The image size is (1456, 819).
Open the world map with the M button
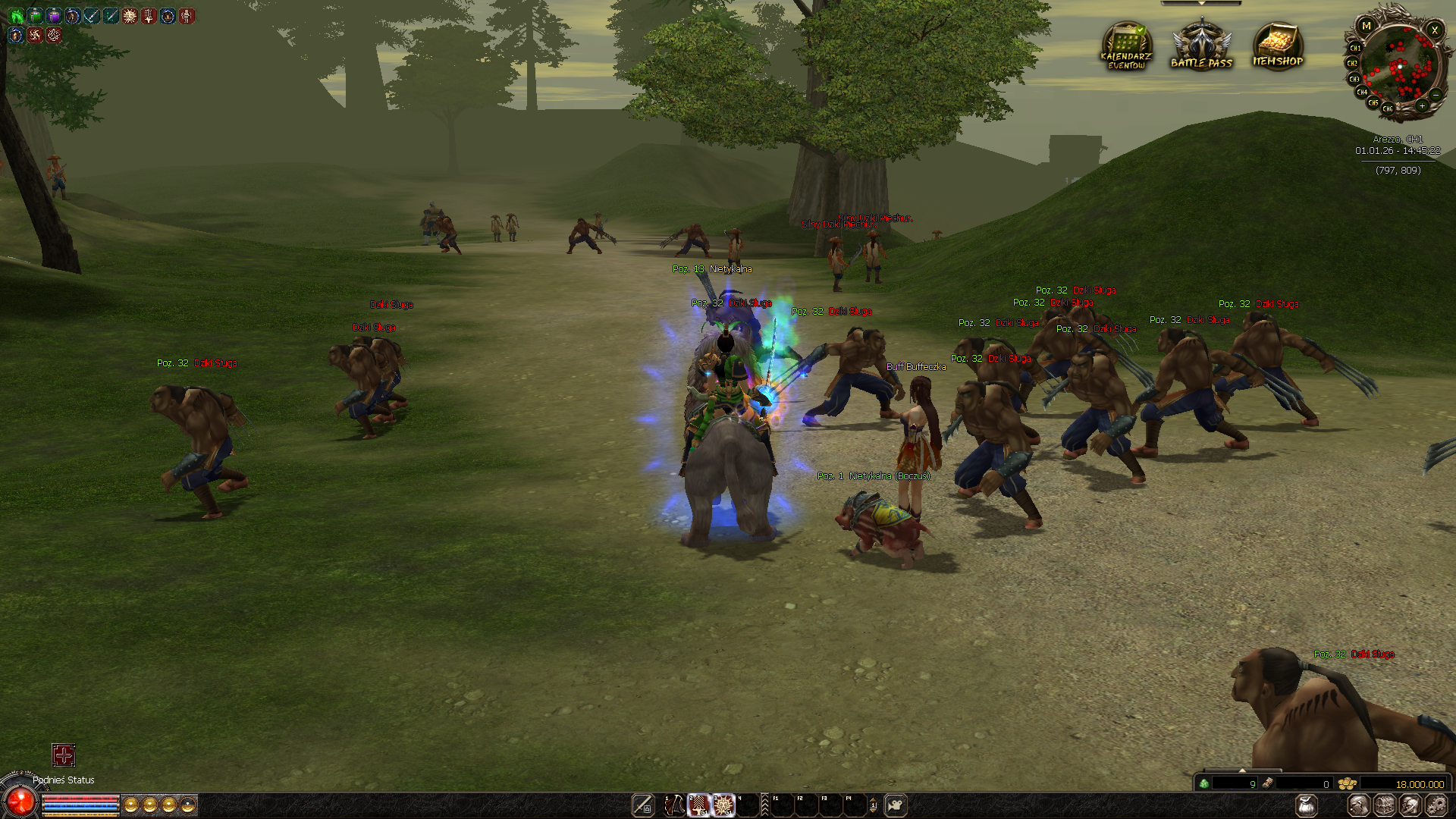pyautogui.click(x=1367, y=27)
